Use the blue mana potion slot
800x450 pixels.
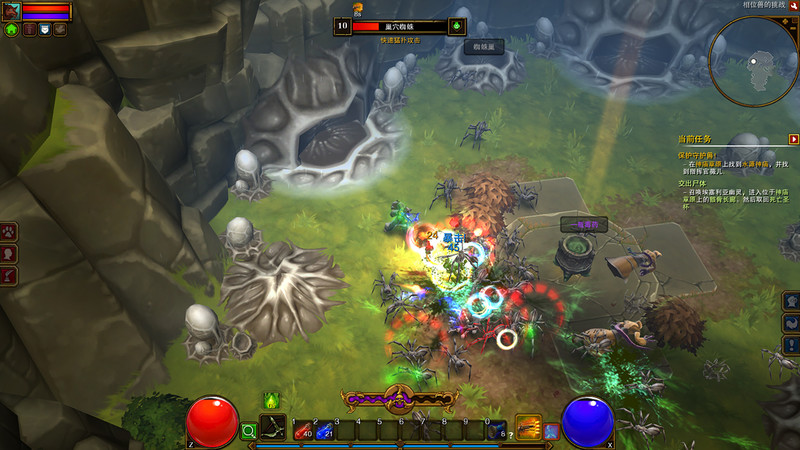[323, 430]
